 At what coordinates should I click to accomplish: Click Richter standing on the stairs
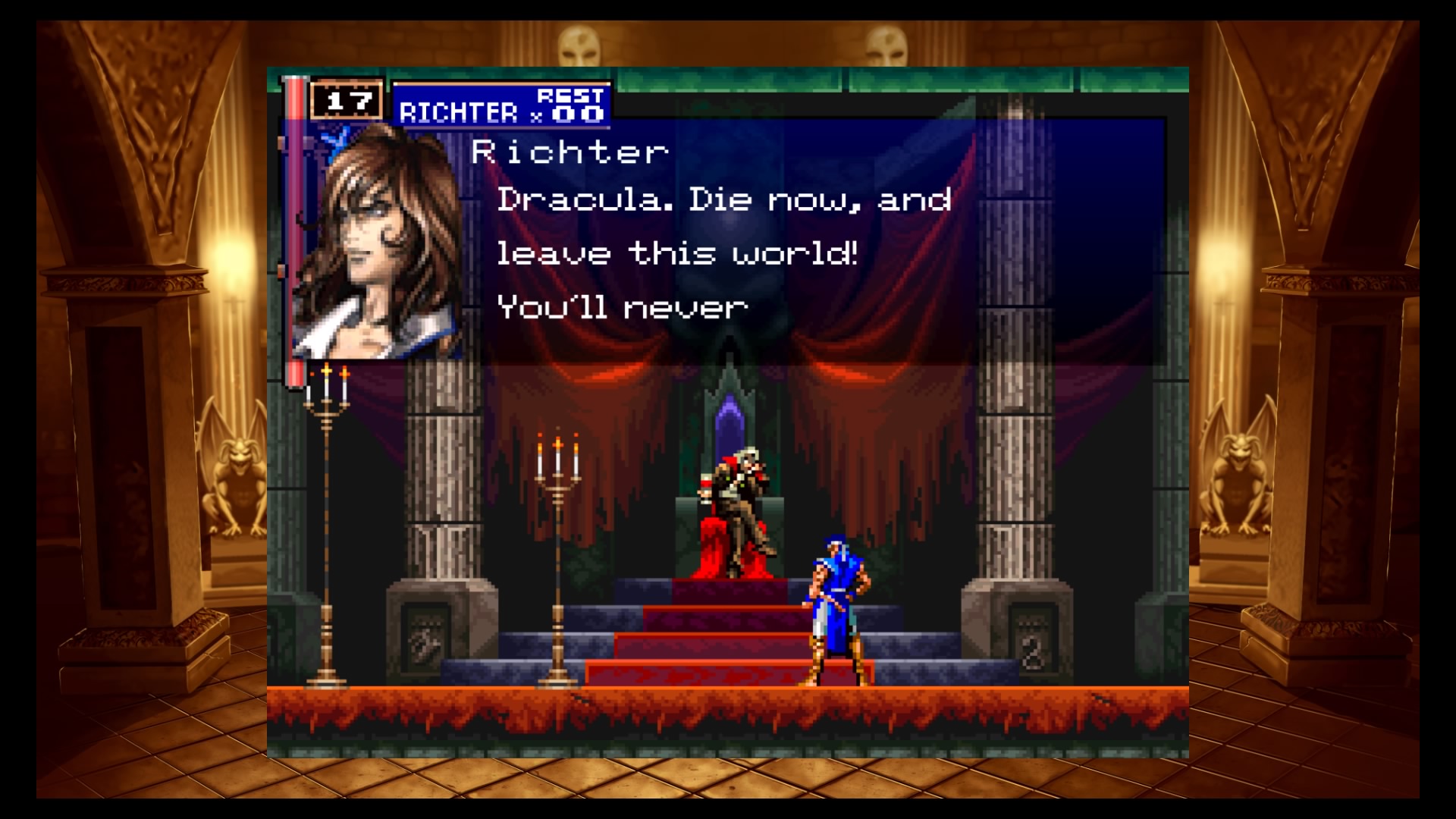pos(834,599)
